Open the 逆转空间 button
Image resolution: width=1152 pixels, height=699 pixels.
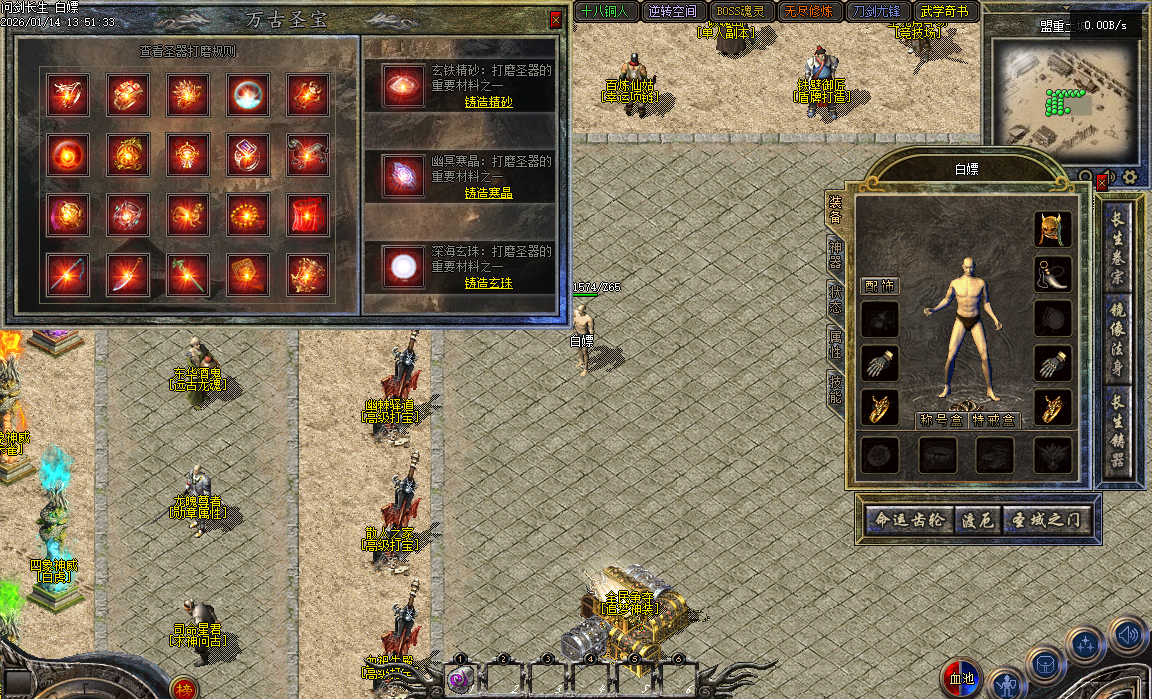click(x=672, y=12)
